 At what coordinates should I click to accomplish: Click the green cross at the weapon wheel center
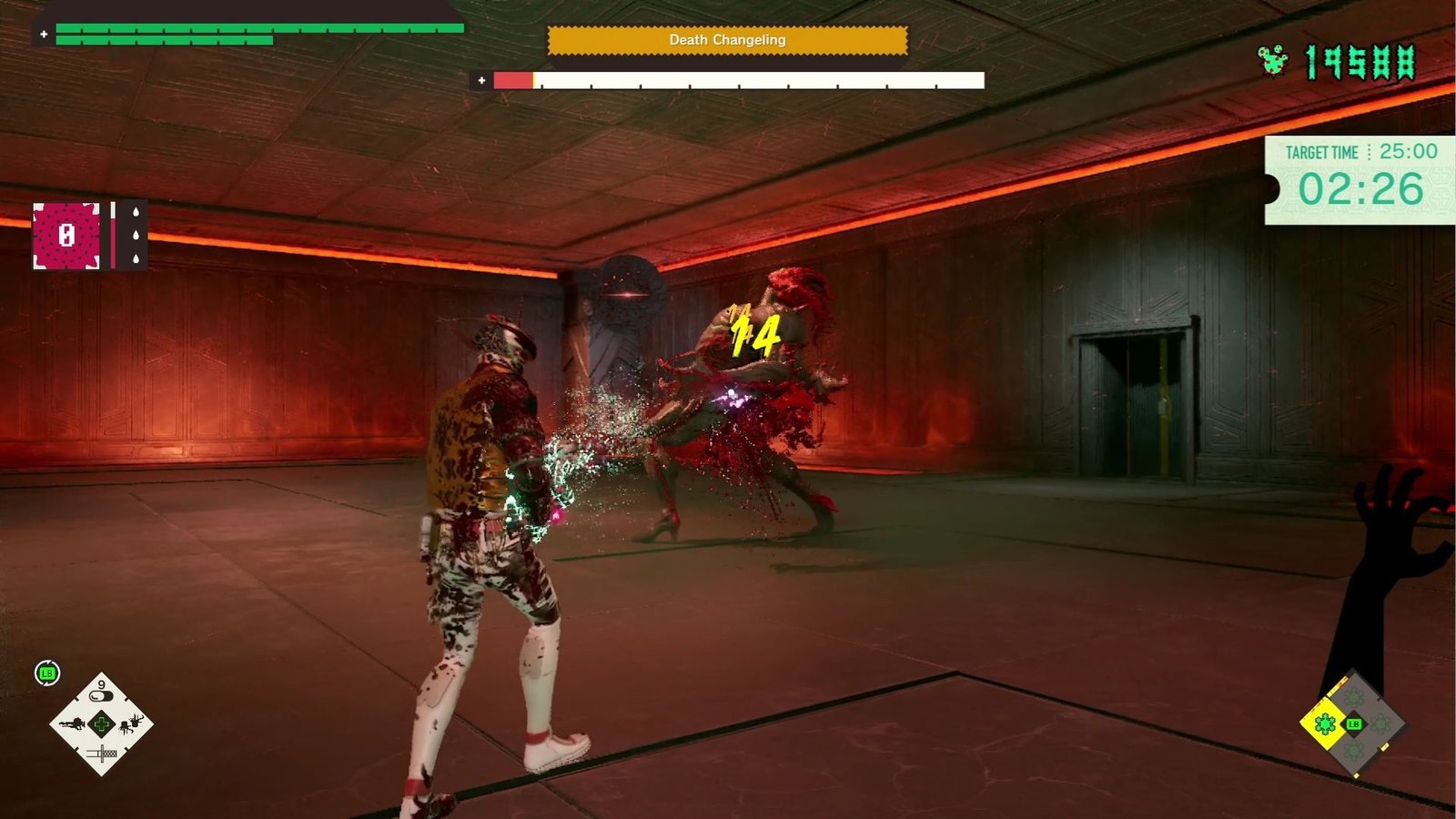pos(102,724)
